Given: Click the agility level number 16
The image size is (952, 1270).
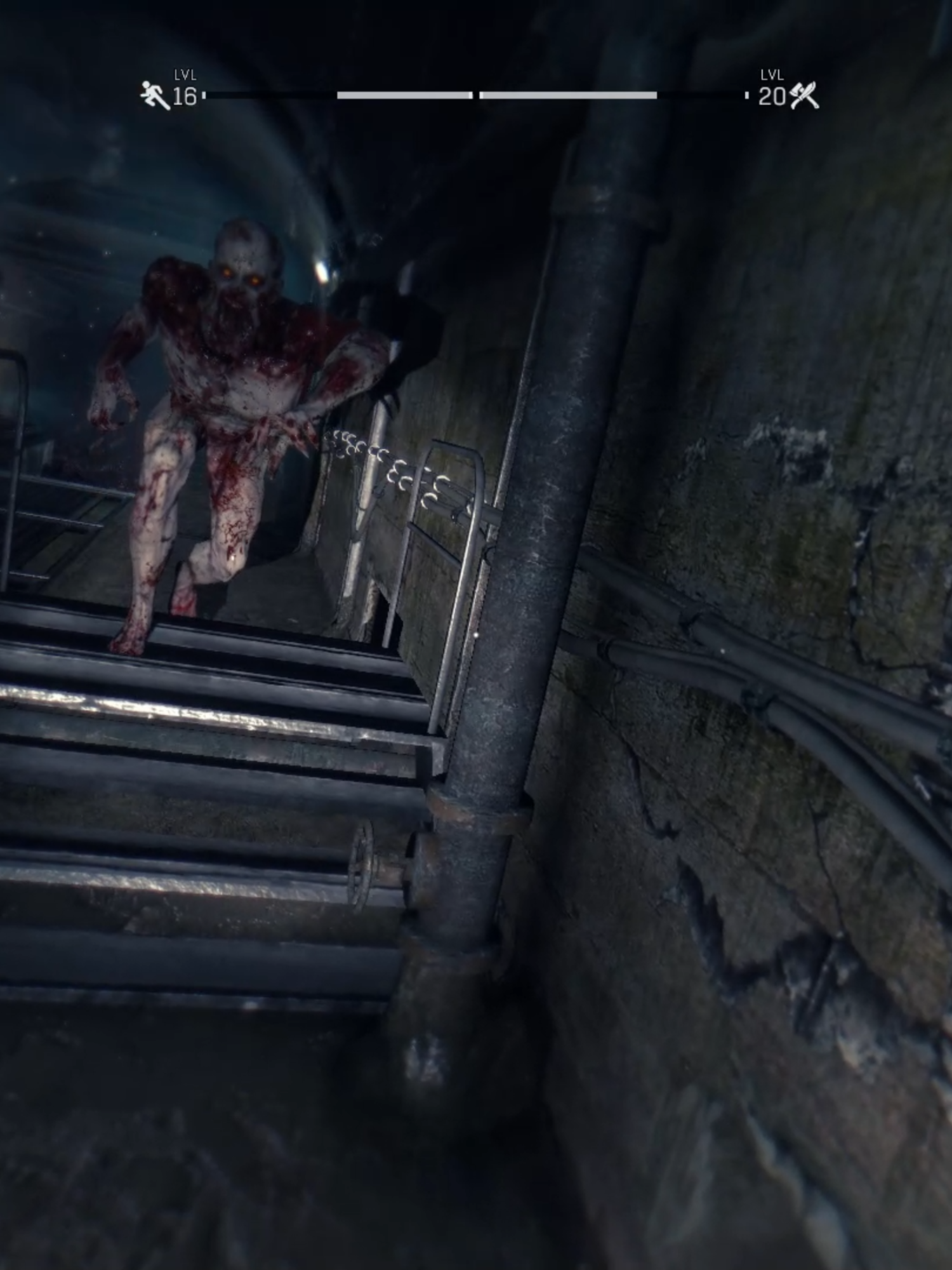Looking at the screenshot, I should 183,95.
